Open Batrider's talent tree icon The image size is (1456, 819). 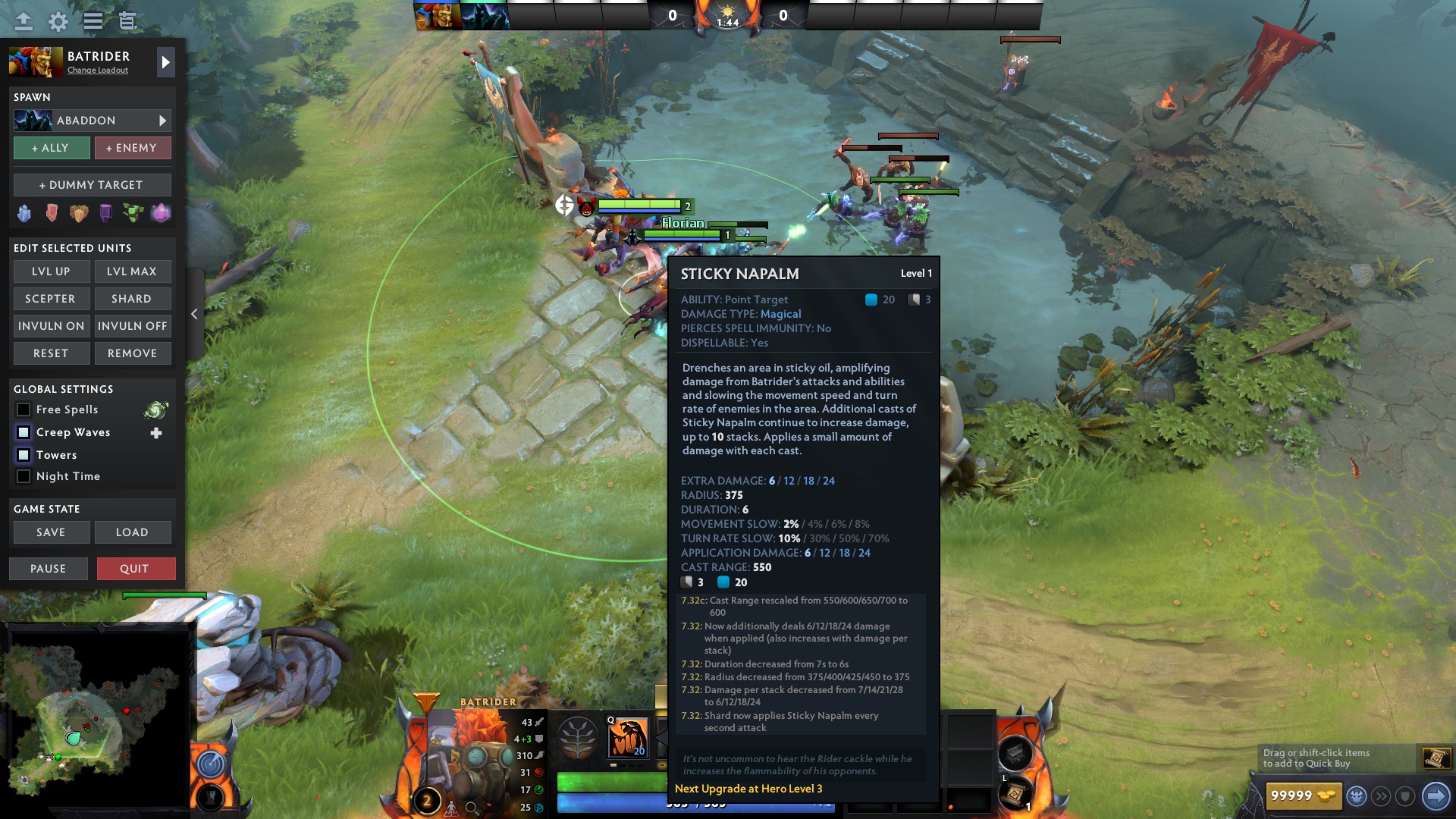578,736
